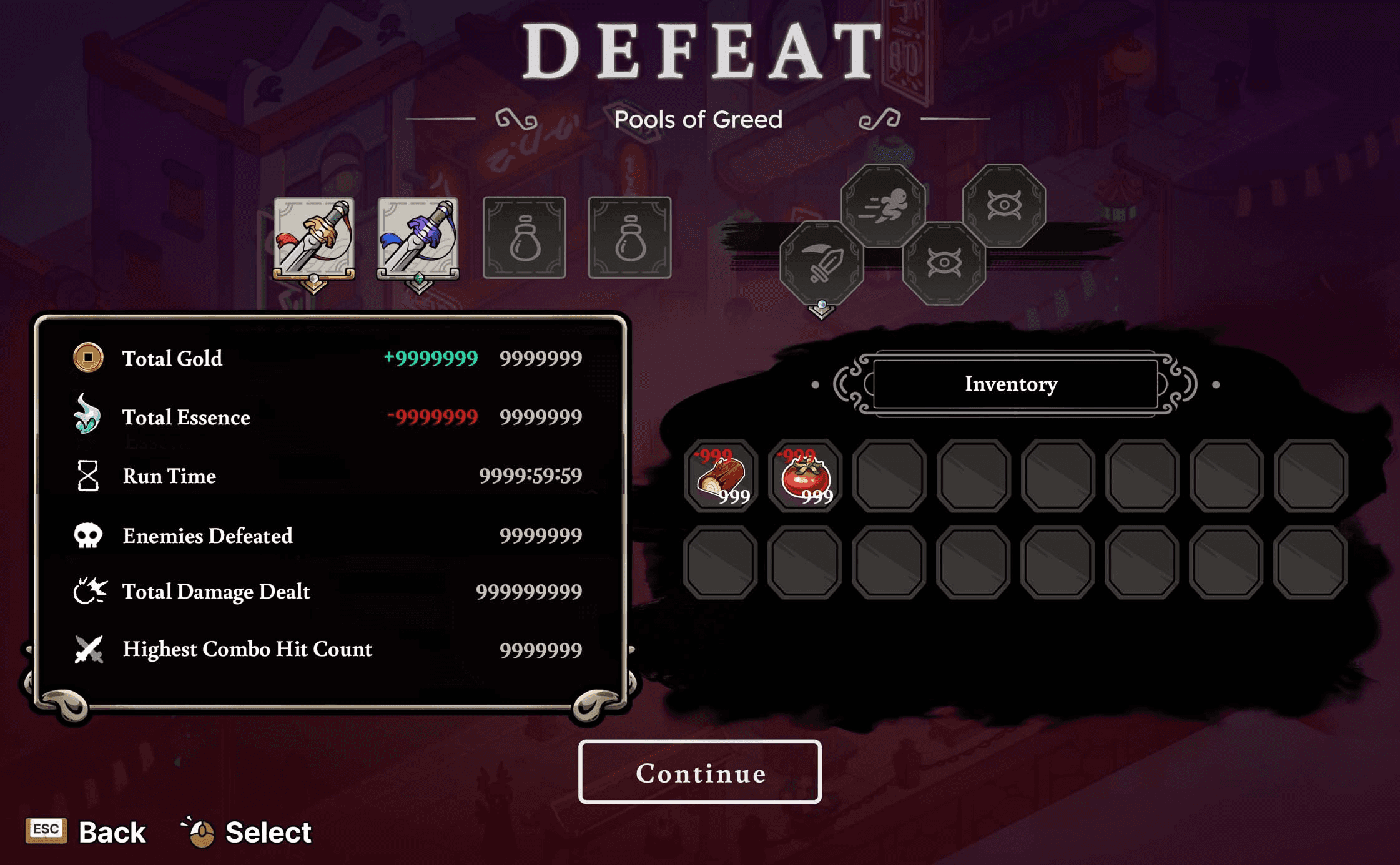Select the dash sprint skill octagon
Screen dimensions: 1400x865
pos(883,205)
